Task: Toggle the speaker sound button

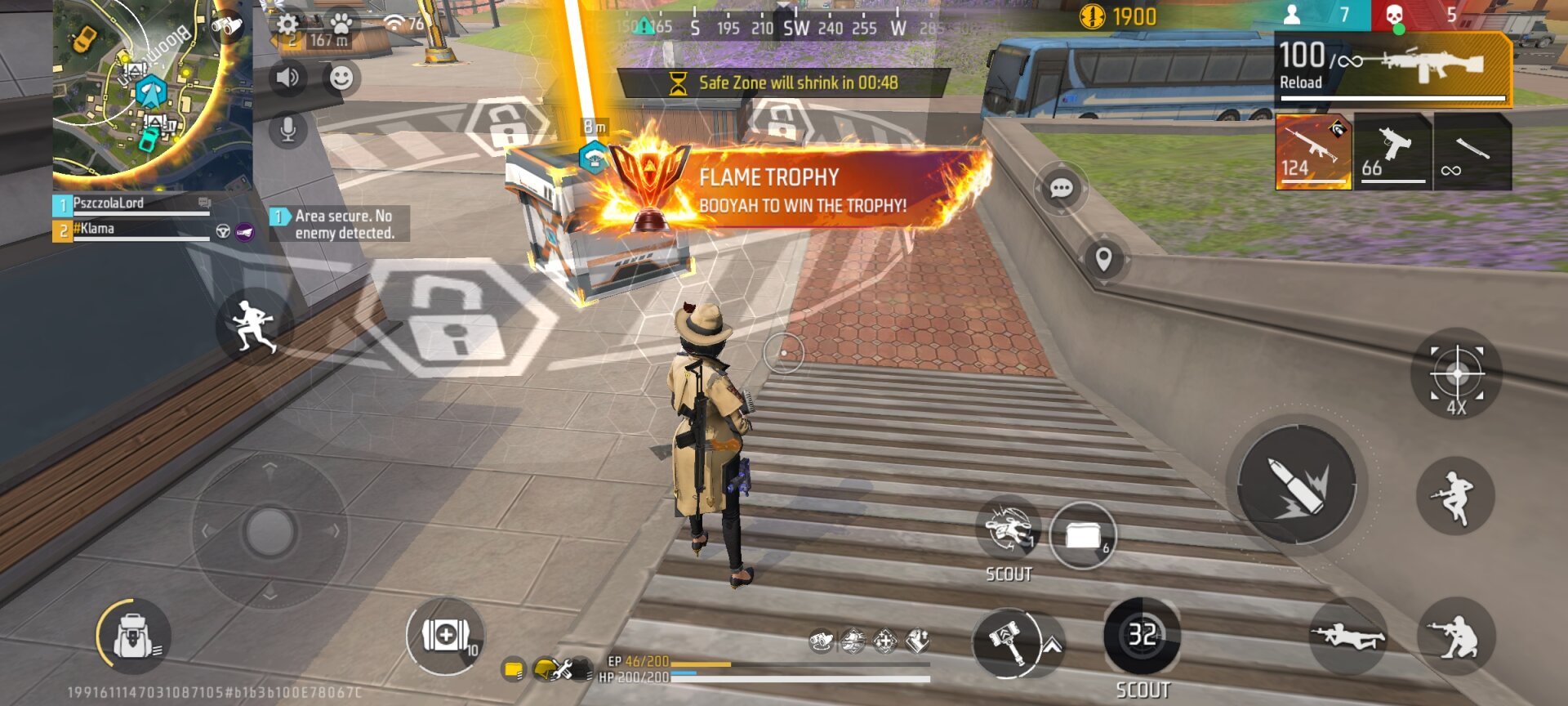Action: pos(287,78)
